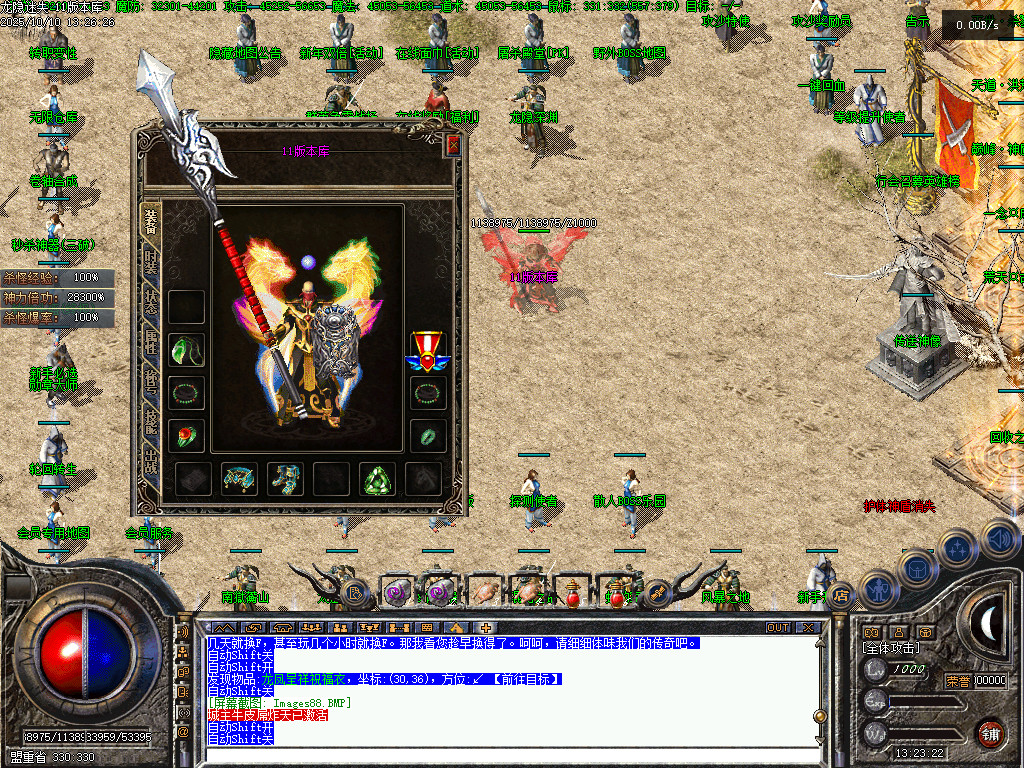This screenshot has width=1024, height=768.
Task: Select the boots equipment slot
Action: click(285, 480)
